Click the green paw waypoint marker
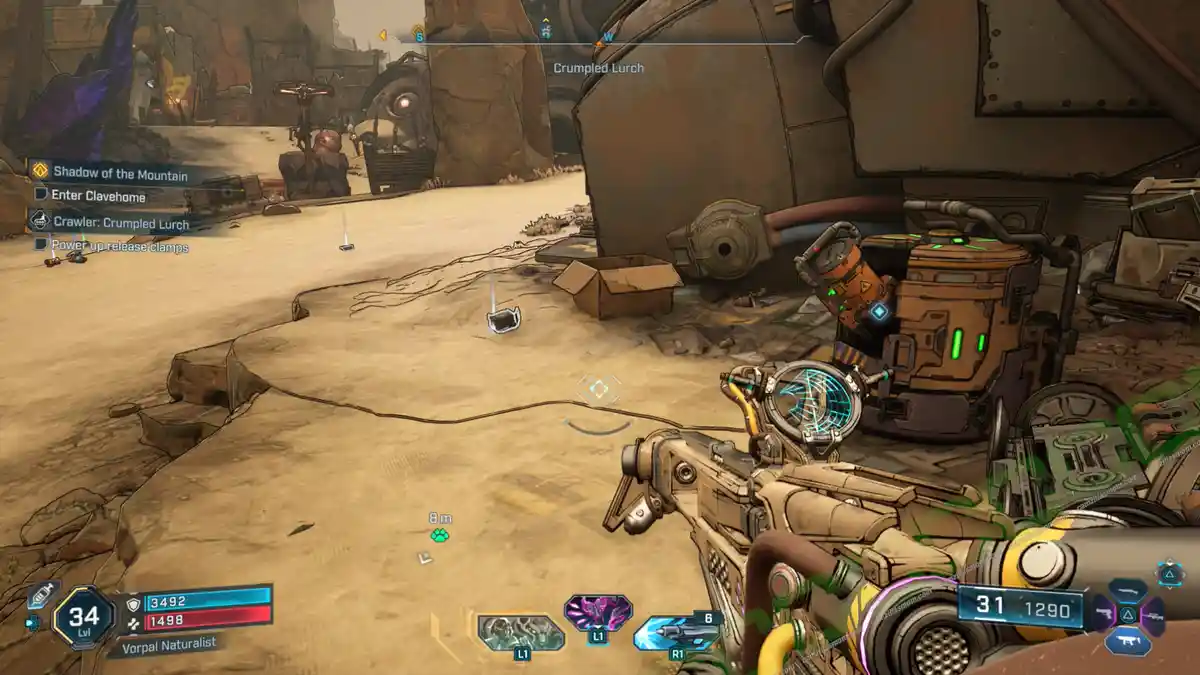Image resolution: width=1200 pixels, height=675 pixels. coord(440,536)
